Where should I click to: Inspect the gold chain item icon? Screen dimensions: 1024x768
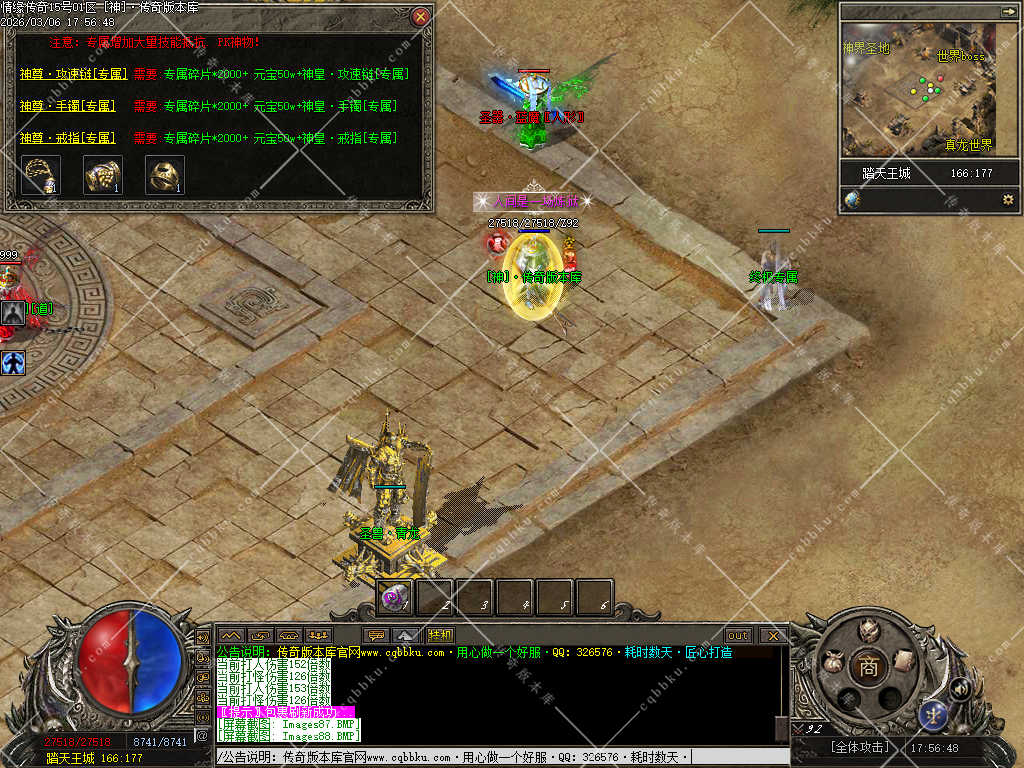click(x=41, y=175)
